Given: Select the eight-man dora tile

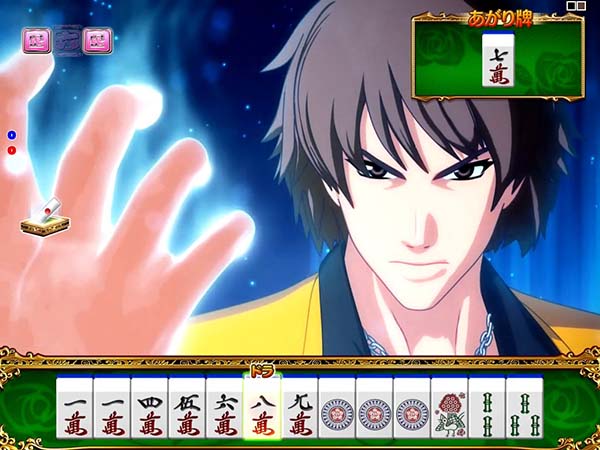Looking at the screenshot, I should 262,410.
